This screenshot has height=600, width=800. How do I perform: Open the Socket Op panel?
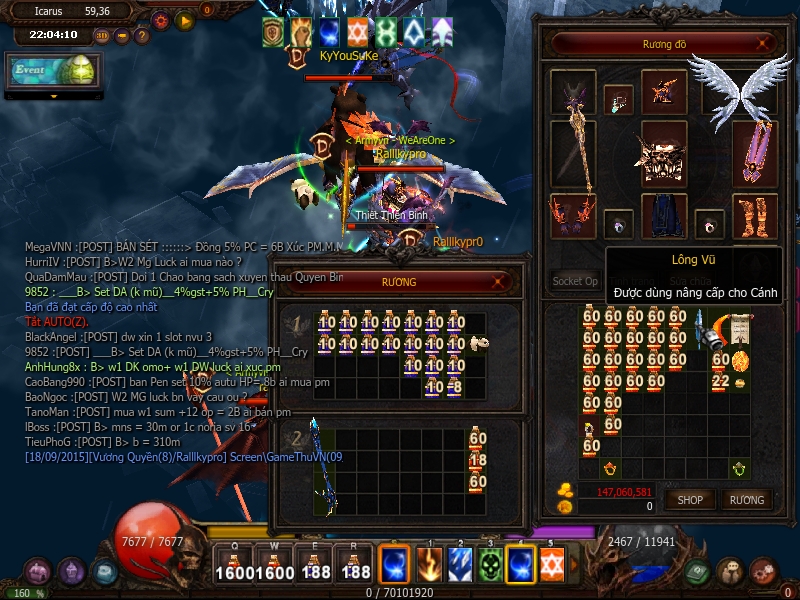575,281
